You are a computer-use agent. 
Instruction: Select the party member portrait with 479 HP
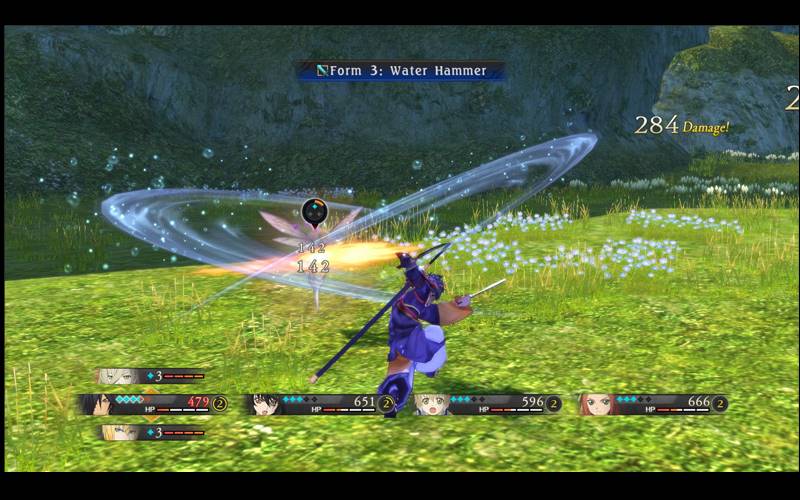(98, 404)
